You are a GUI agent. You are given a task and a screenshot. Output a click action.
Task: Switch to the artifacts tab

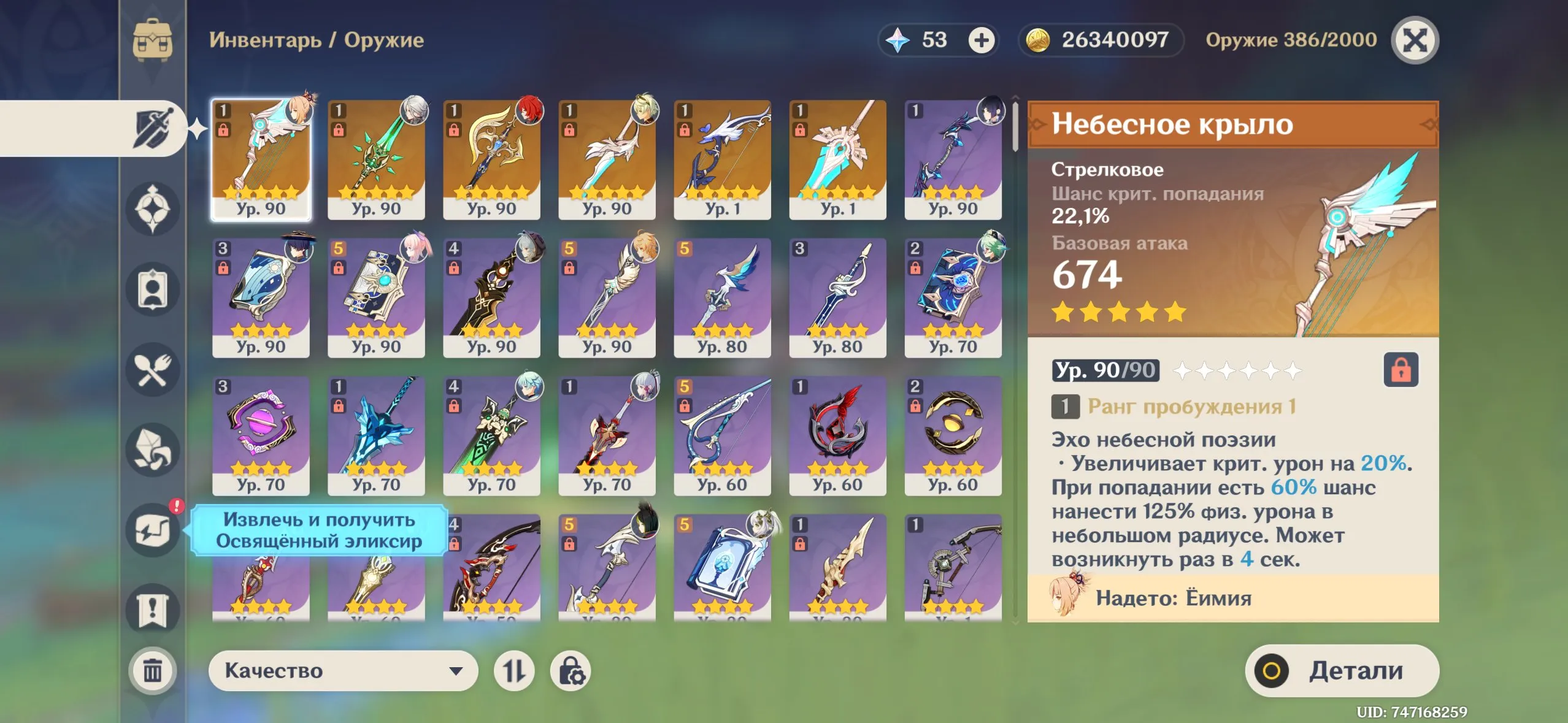pos(153,209)
